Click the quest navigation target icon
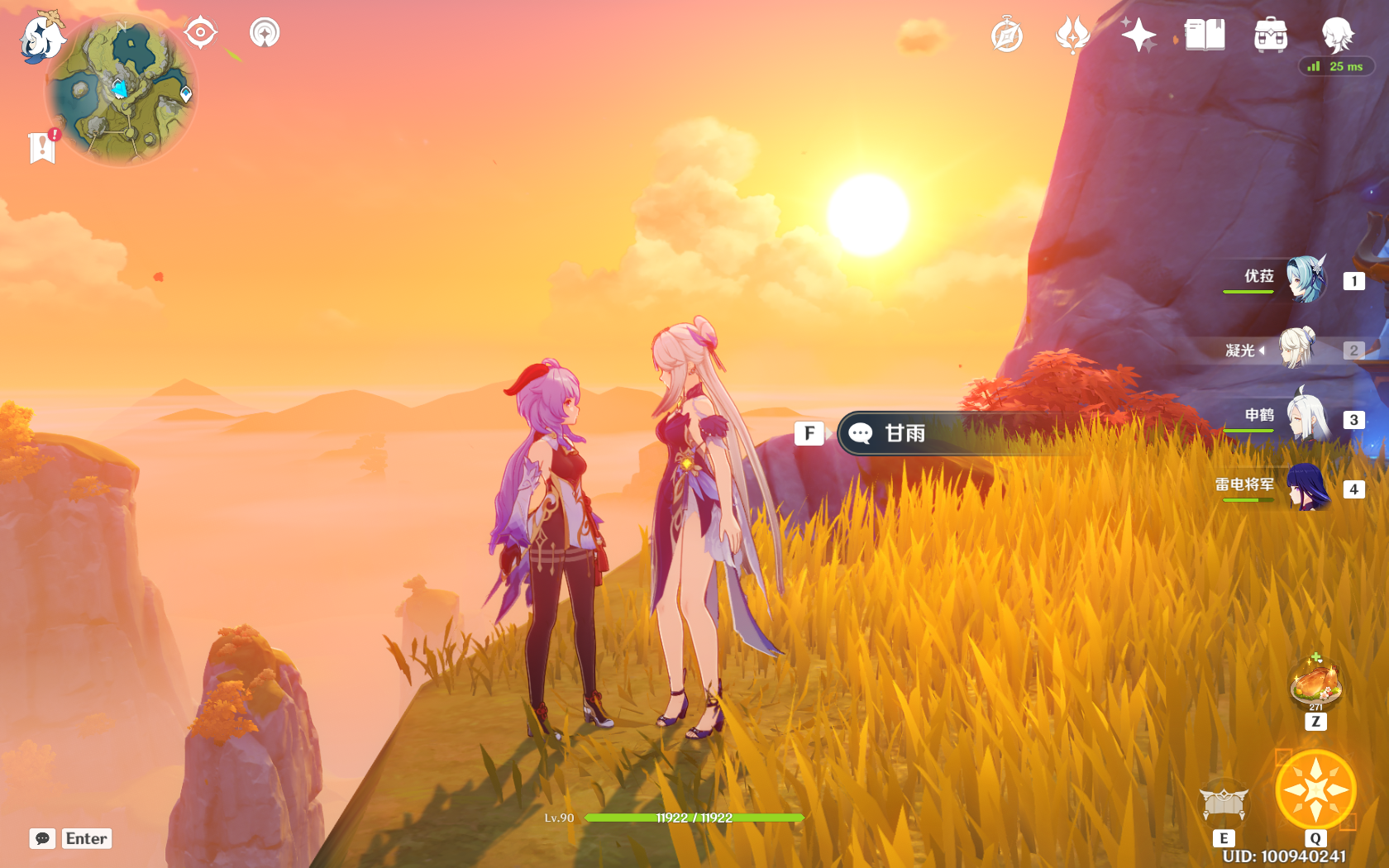This screenshot has height=868, width=1389. click(200, 33)
